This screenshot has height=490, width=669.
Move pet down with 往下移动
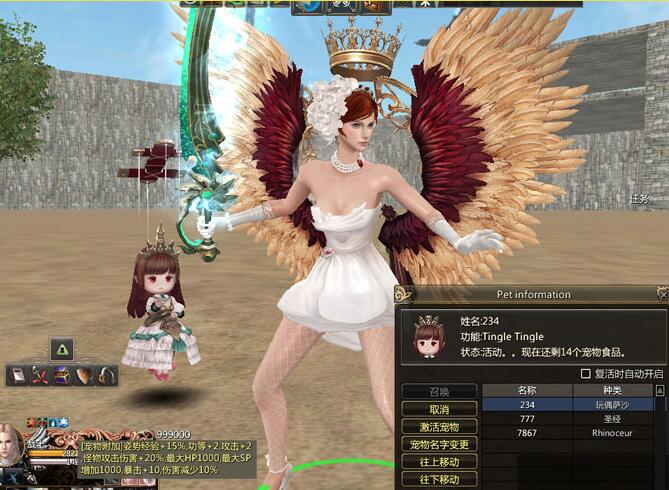pyautogui.click(x=438, y=480)
